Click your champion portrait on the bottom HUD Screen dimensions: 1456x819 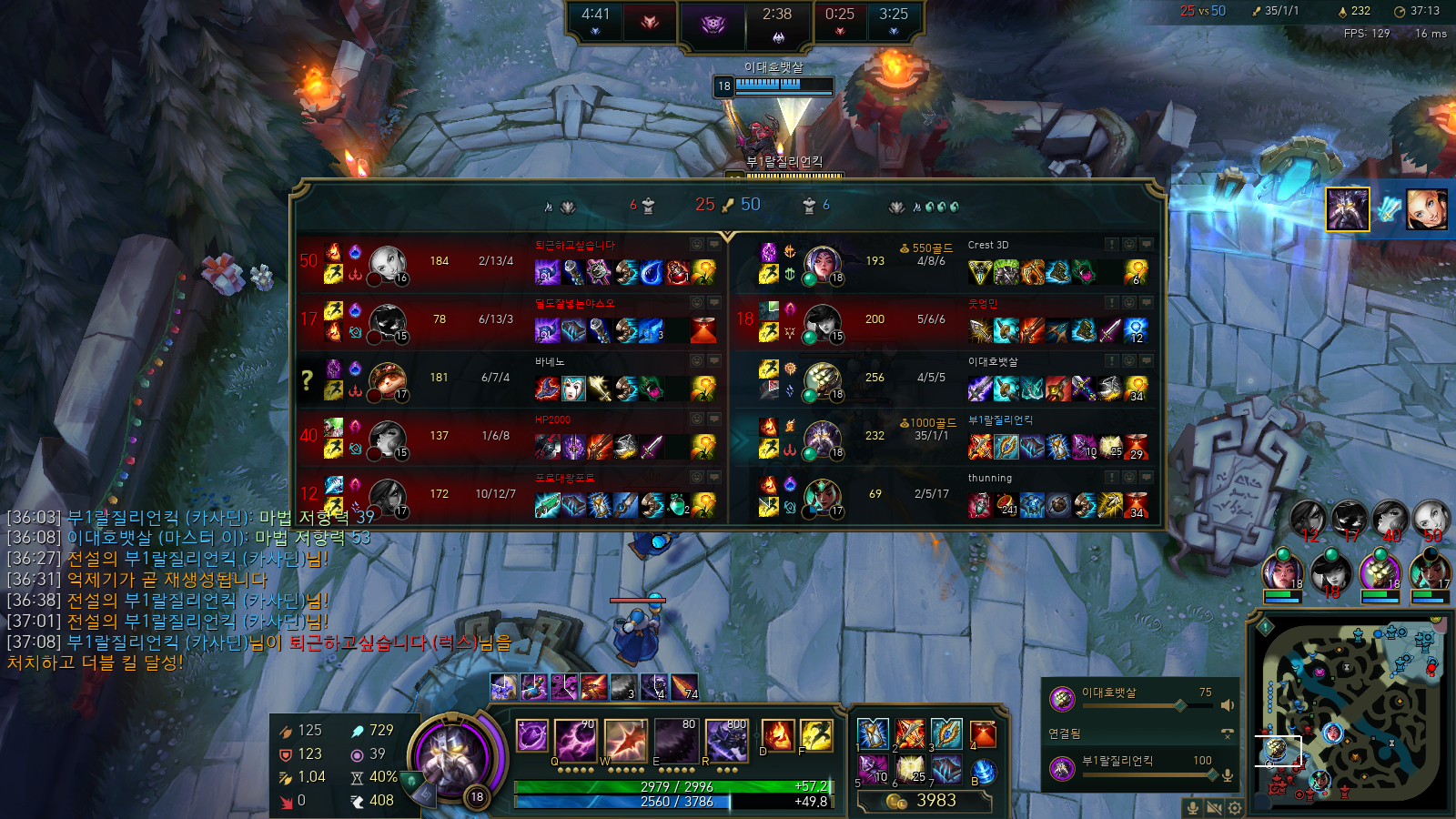tap(452, 758)
